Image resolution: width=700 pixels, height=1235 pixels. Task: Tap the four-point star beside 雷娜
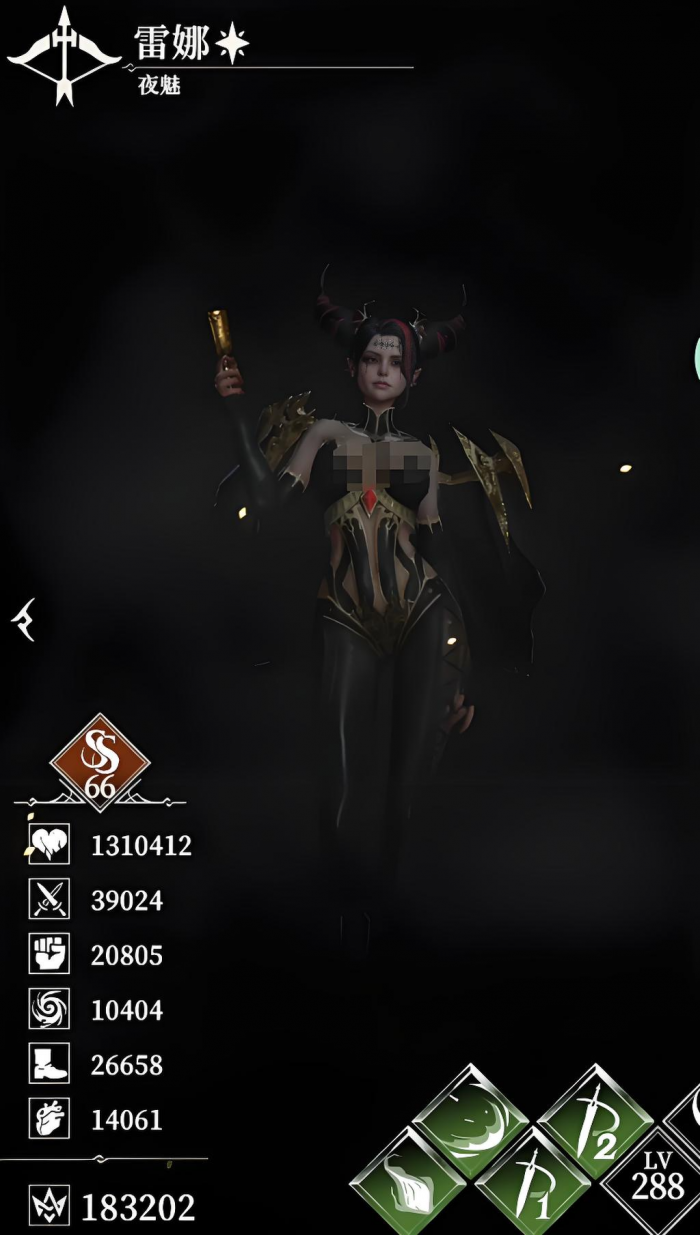pos(232,43)
